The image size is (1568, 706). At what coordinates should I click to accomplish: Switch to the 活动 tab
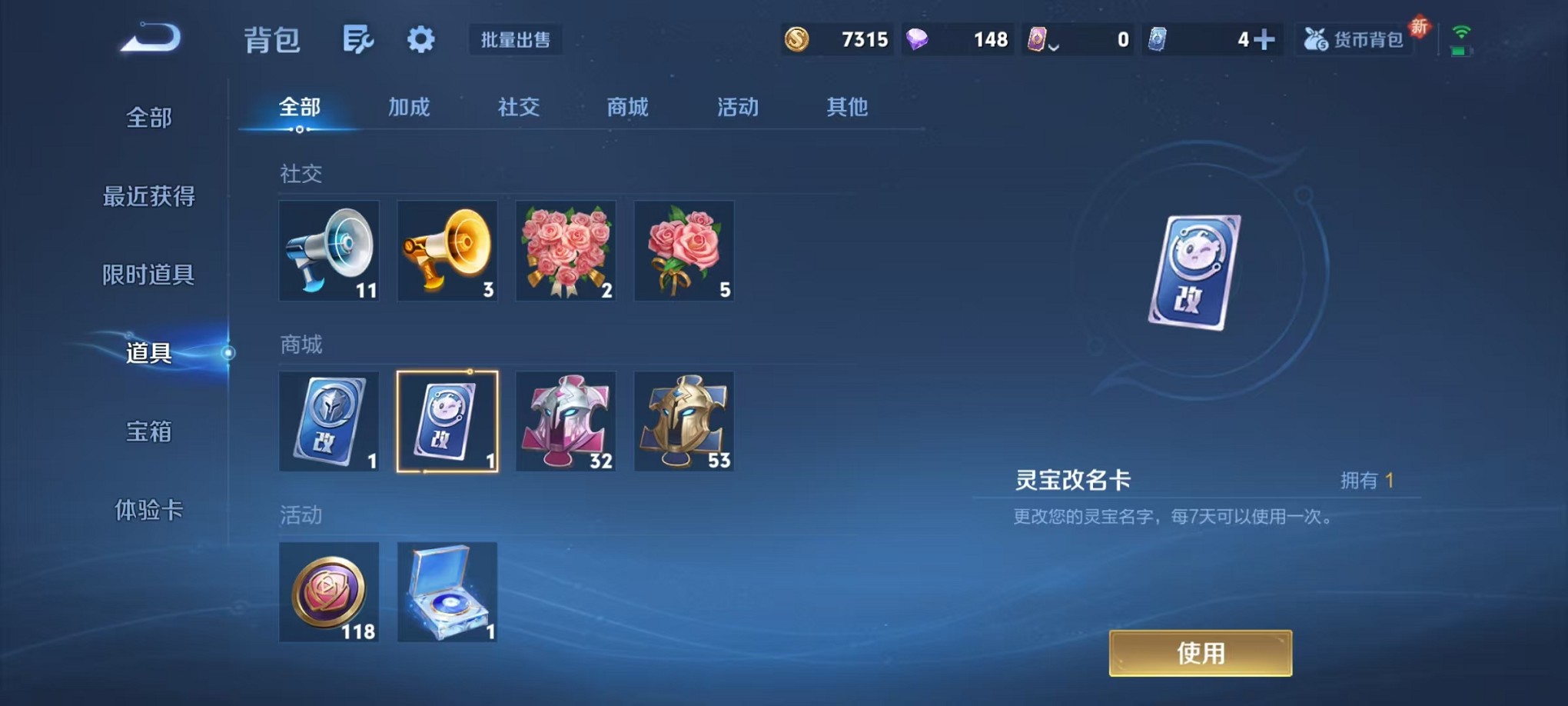pos(736,108)
